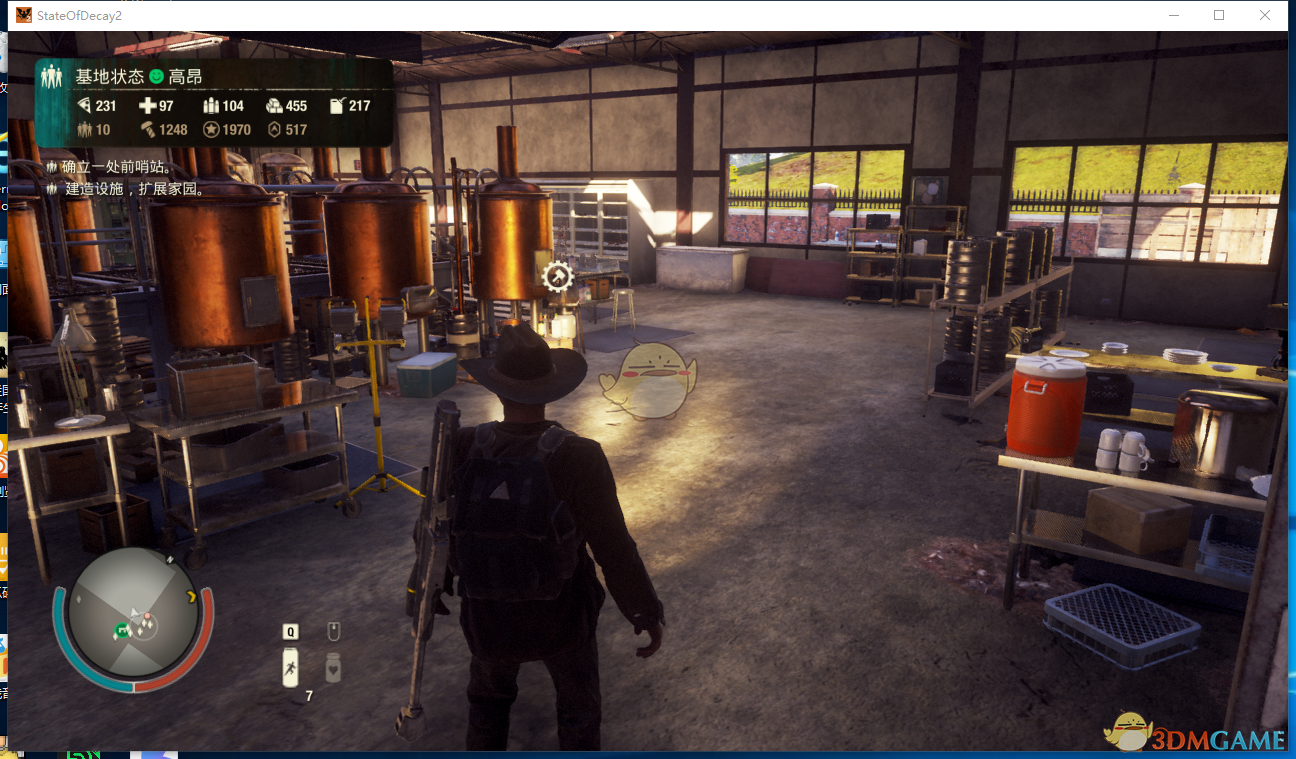Click the food pizza slice resource icon

[x=84, y=106]
